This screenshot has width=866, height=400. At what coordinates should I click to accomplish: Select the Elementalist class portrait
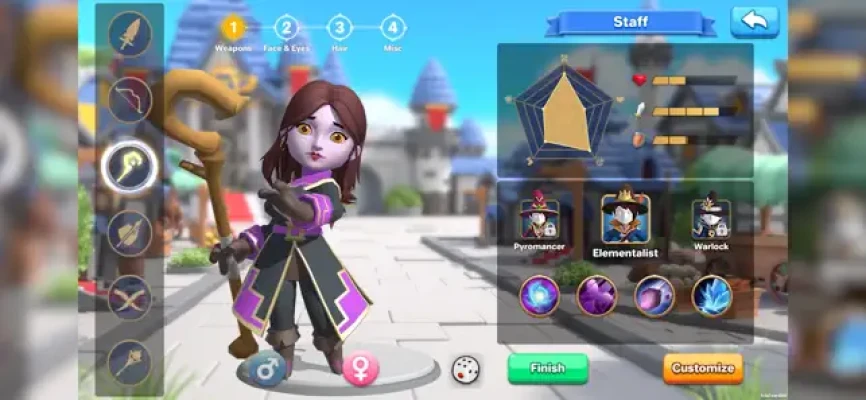626,219
